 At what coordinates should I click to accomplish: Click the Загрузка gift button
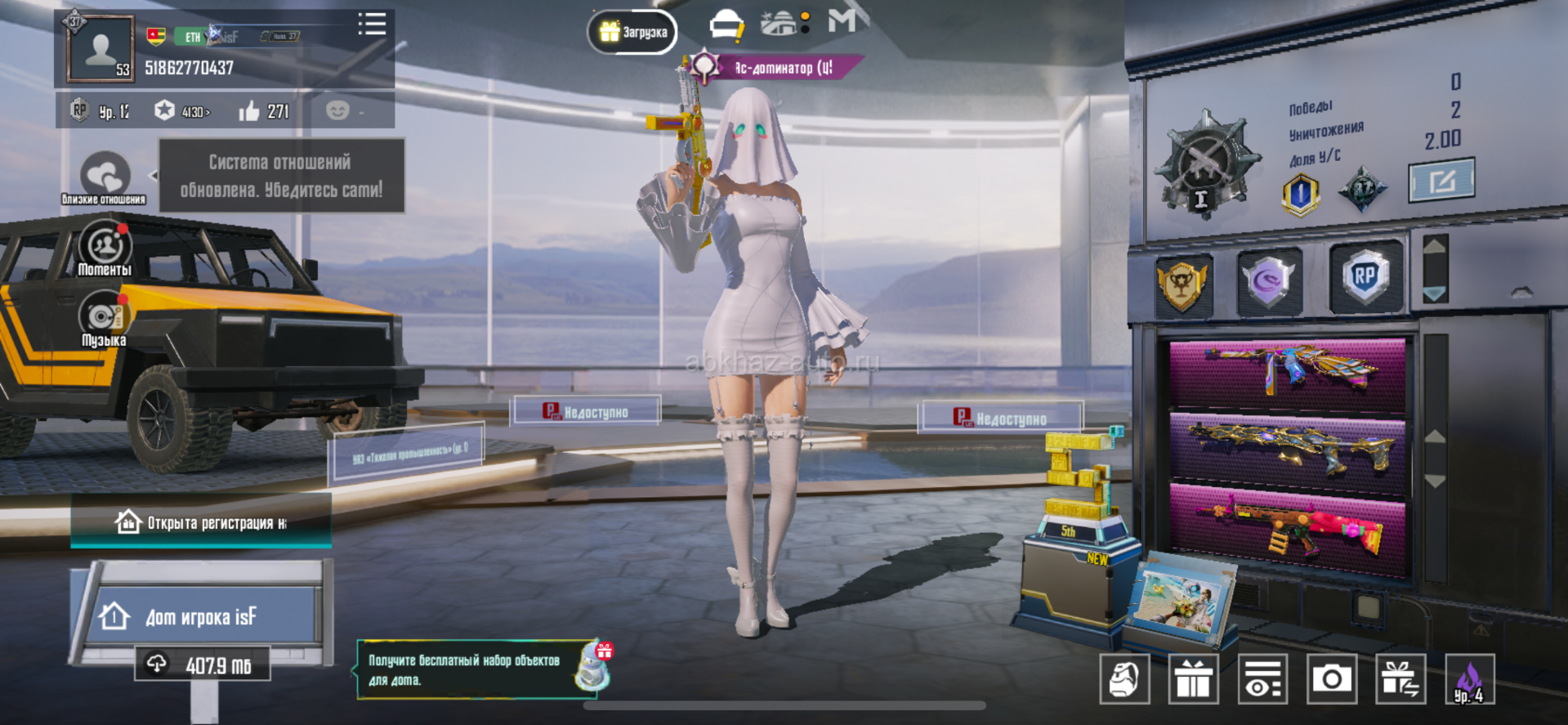coord(632,33)
